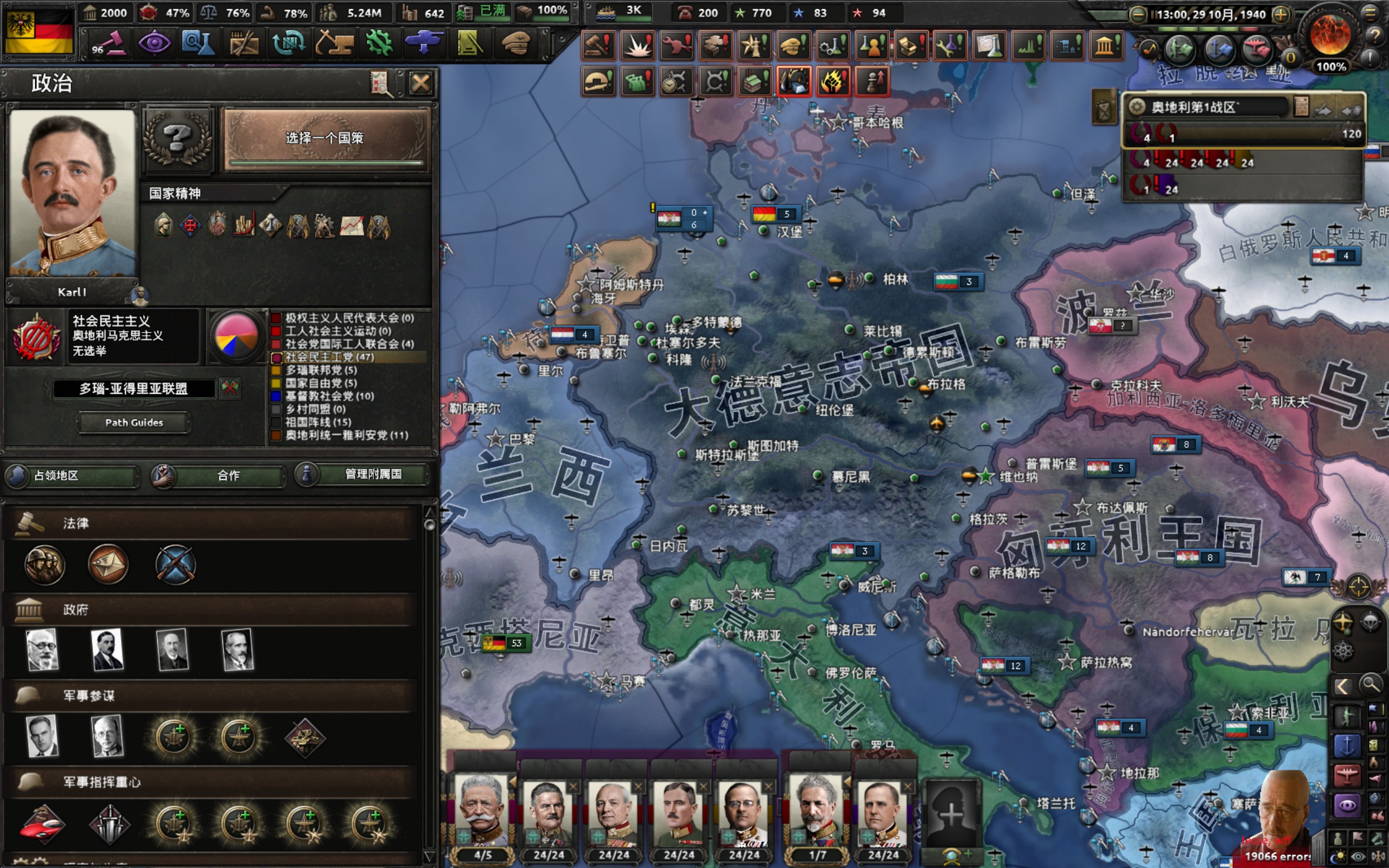The height and width of the screenshot is (868, 1389).
Task: Click the German flag in top-left corner
Action: point(39,31)
